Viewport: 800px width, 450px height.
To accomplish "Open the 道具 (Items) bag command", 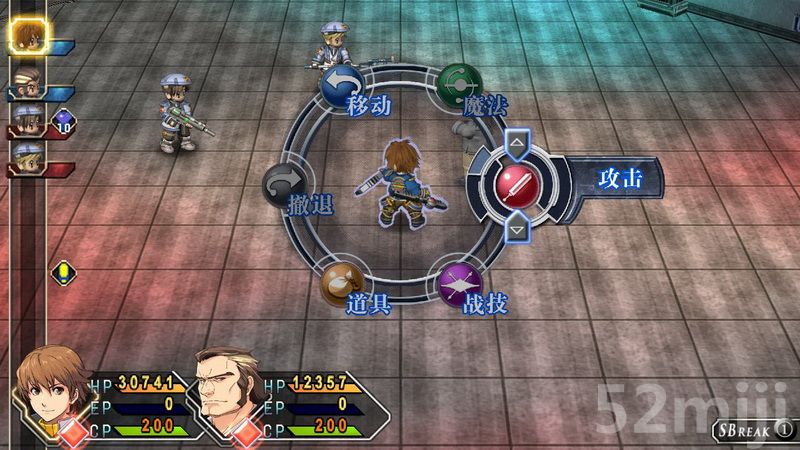I will click(x=340, y=284).
